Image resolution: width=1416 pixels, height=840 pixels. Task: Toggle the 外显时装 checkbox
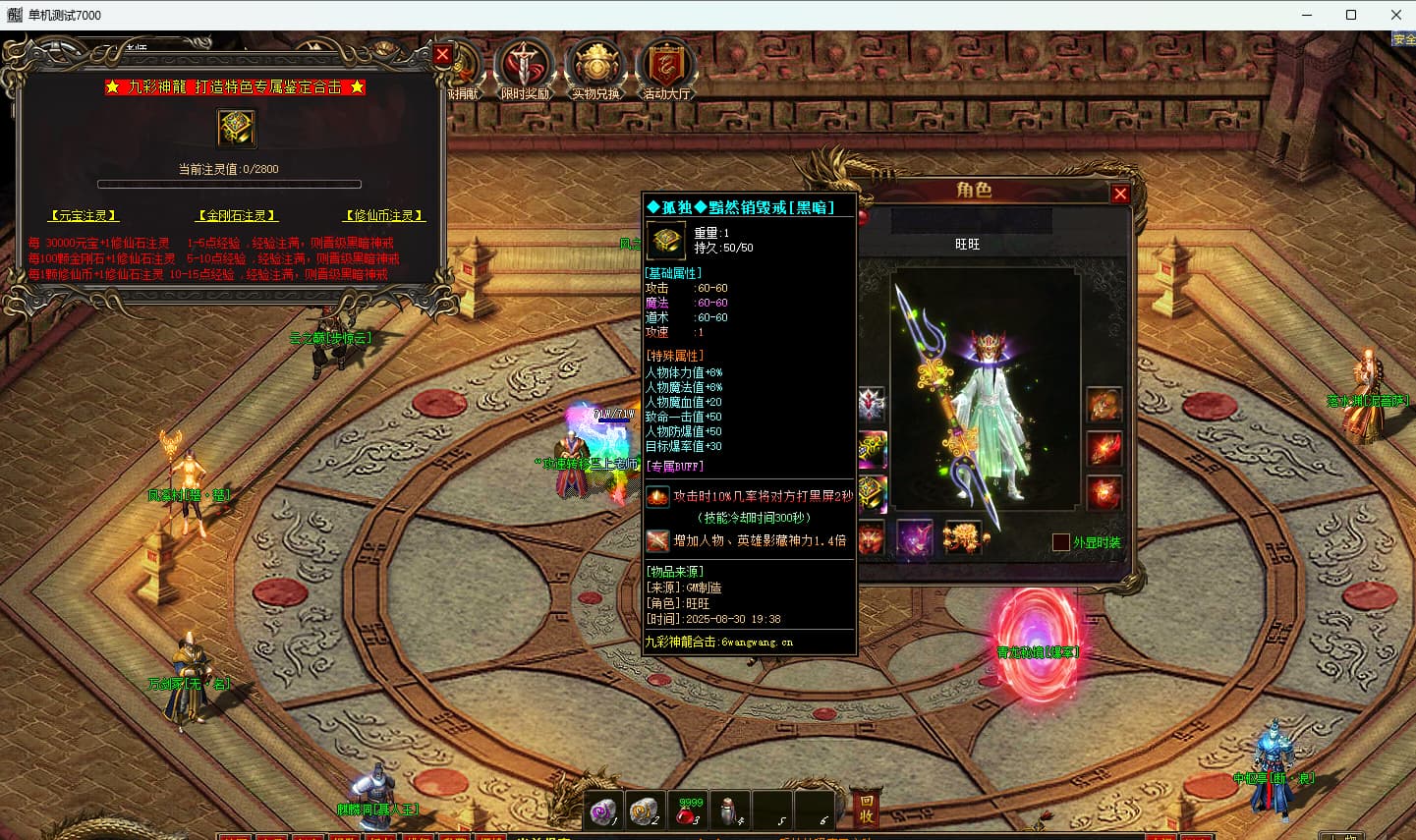coord(1060,542)
